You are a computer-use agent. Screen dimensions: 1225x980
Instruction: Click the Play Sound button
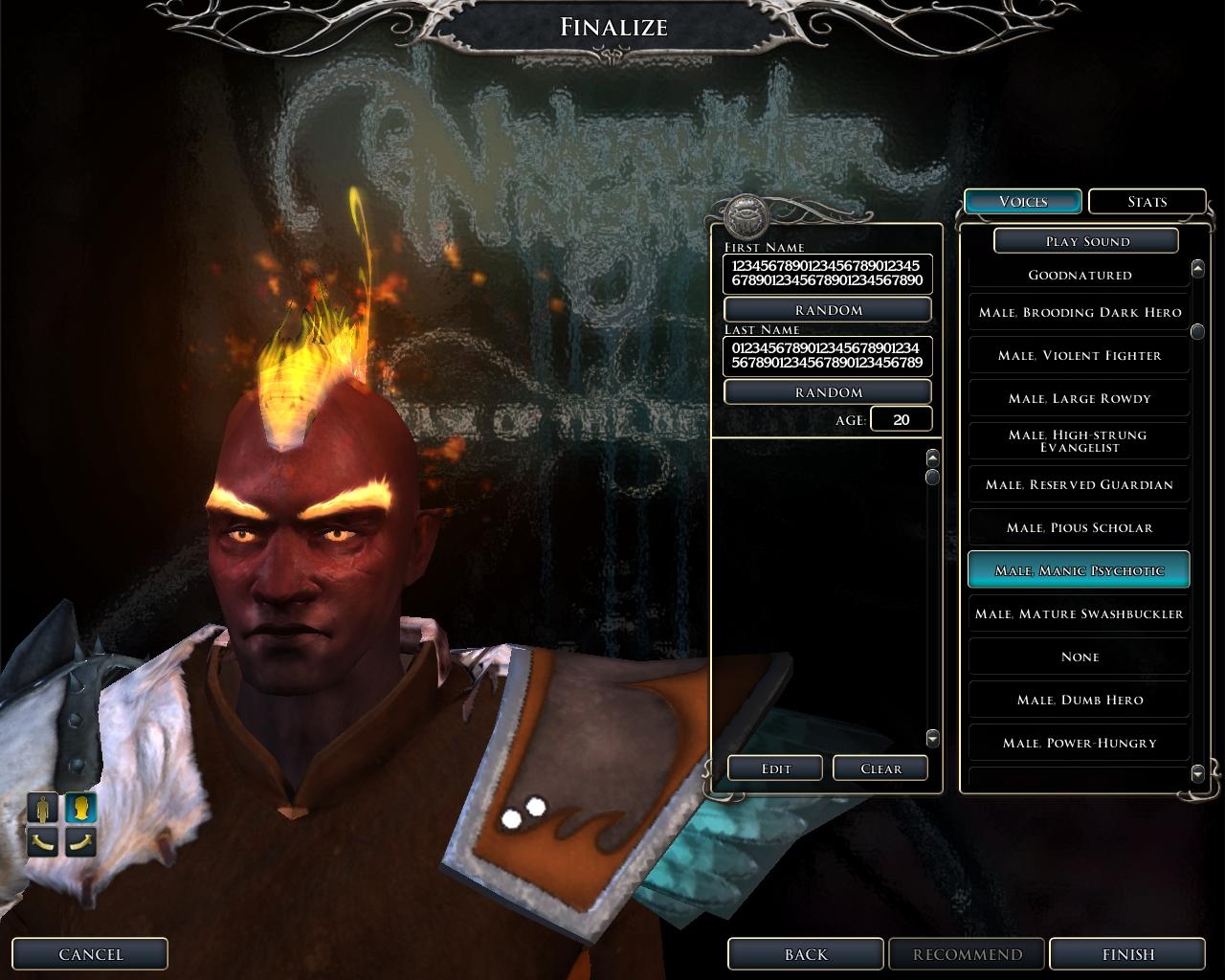click(x=1085, y=241)
